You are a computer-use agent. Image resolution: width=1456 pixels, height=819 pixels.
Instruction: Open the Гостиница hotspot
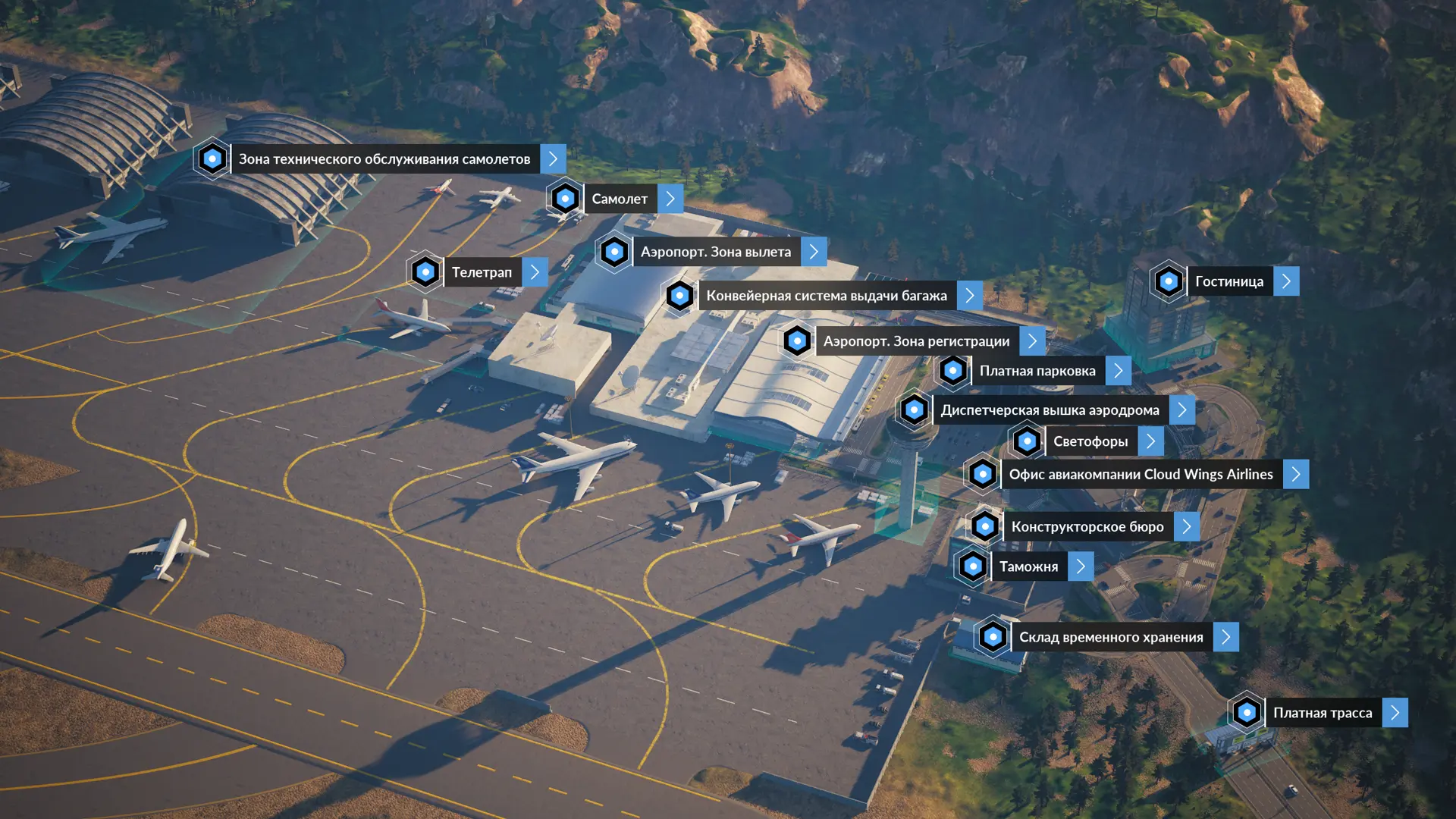tap(1228, 281)
